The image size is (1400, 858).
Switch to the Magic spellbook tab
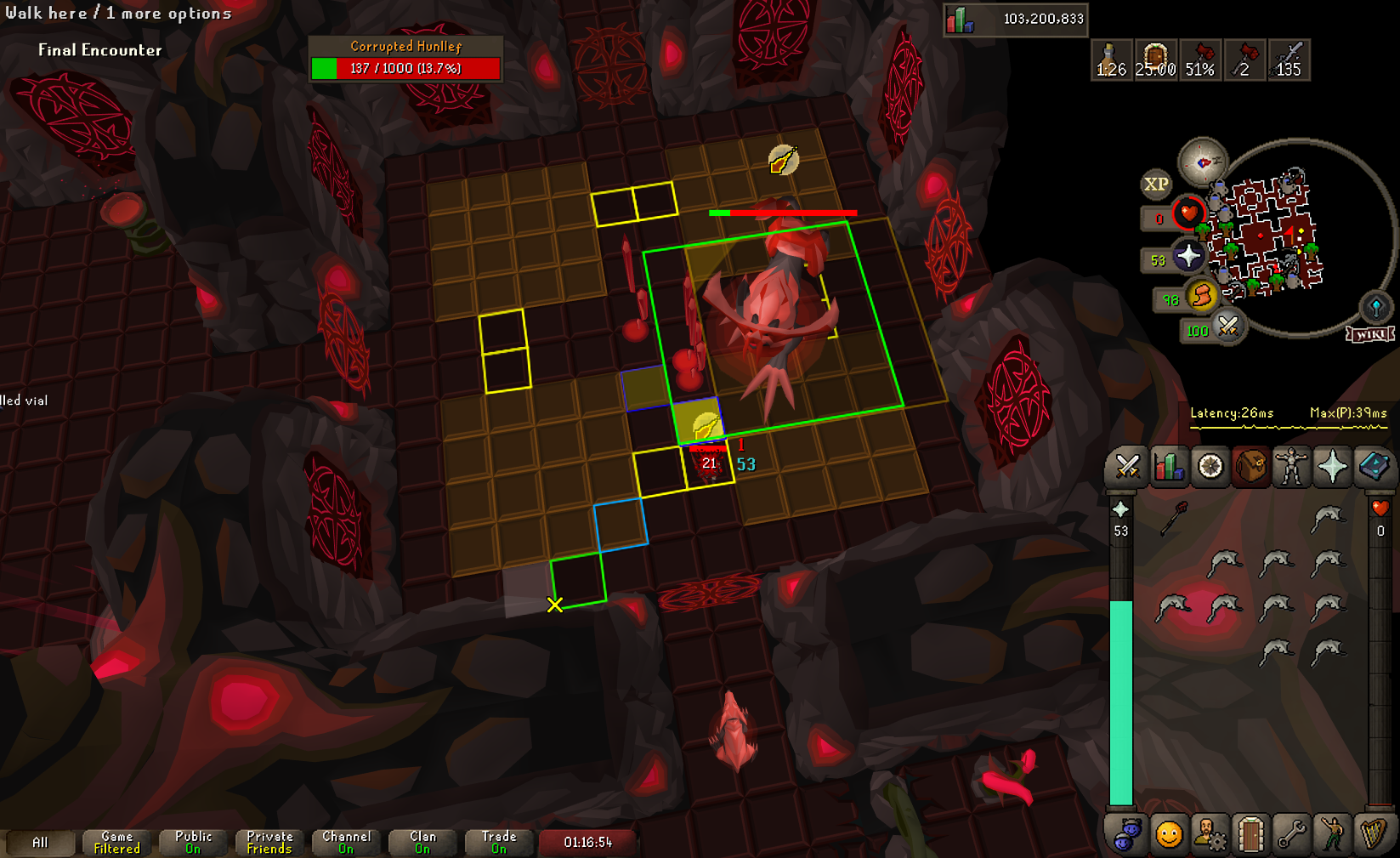click(1373, 467)
